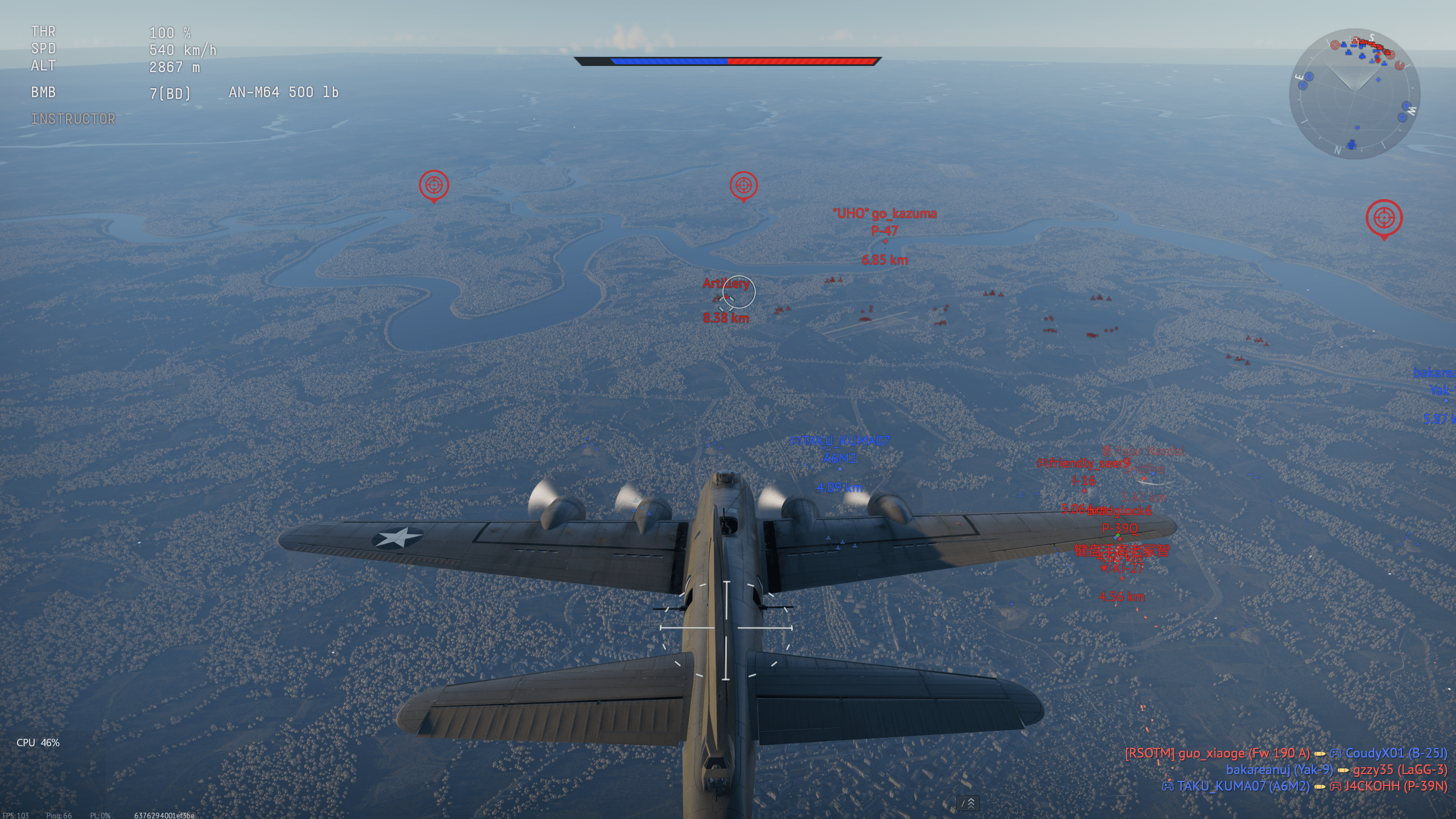Open the circular tactical minimap

[1354, 94]
